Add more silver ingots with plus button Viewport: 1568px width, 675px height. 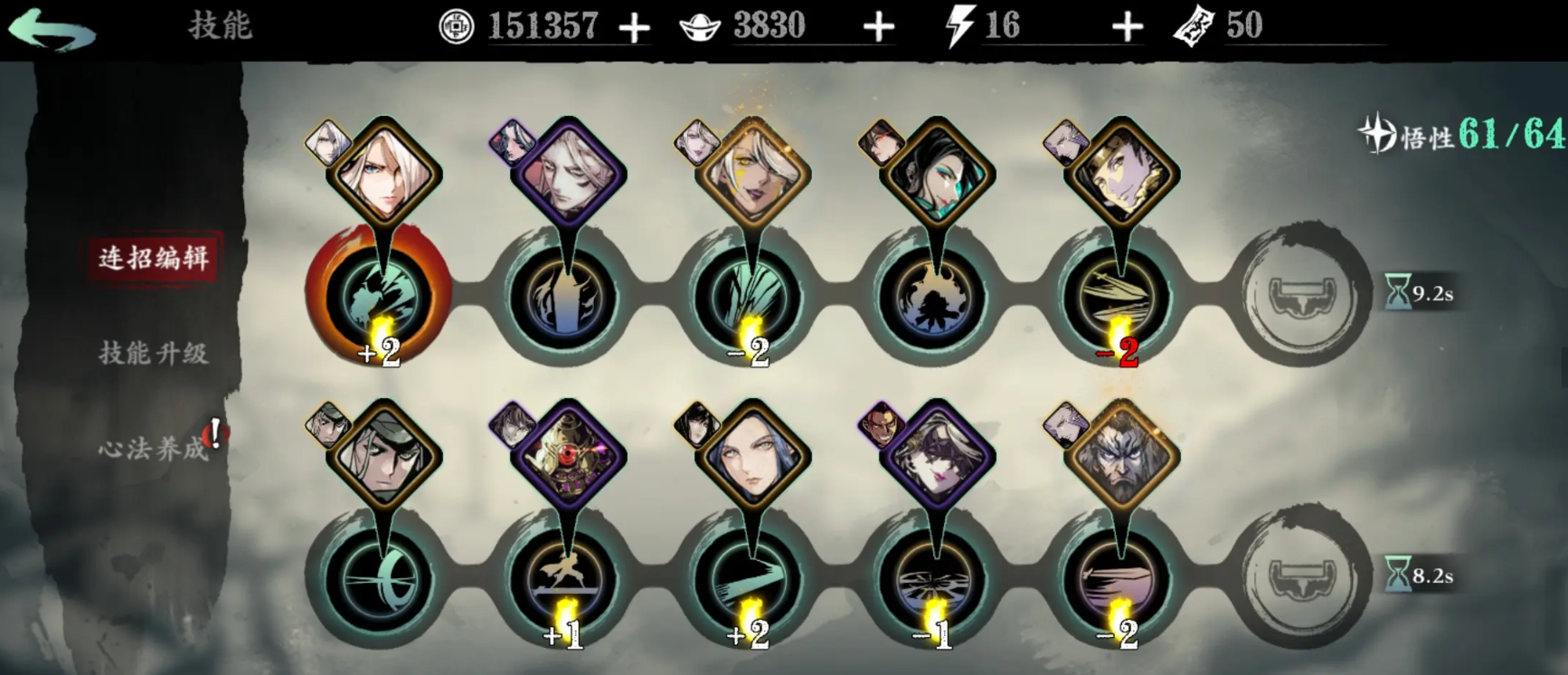[878, 28]
